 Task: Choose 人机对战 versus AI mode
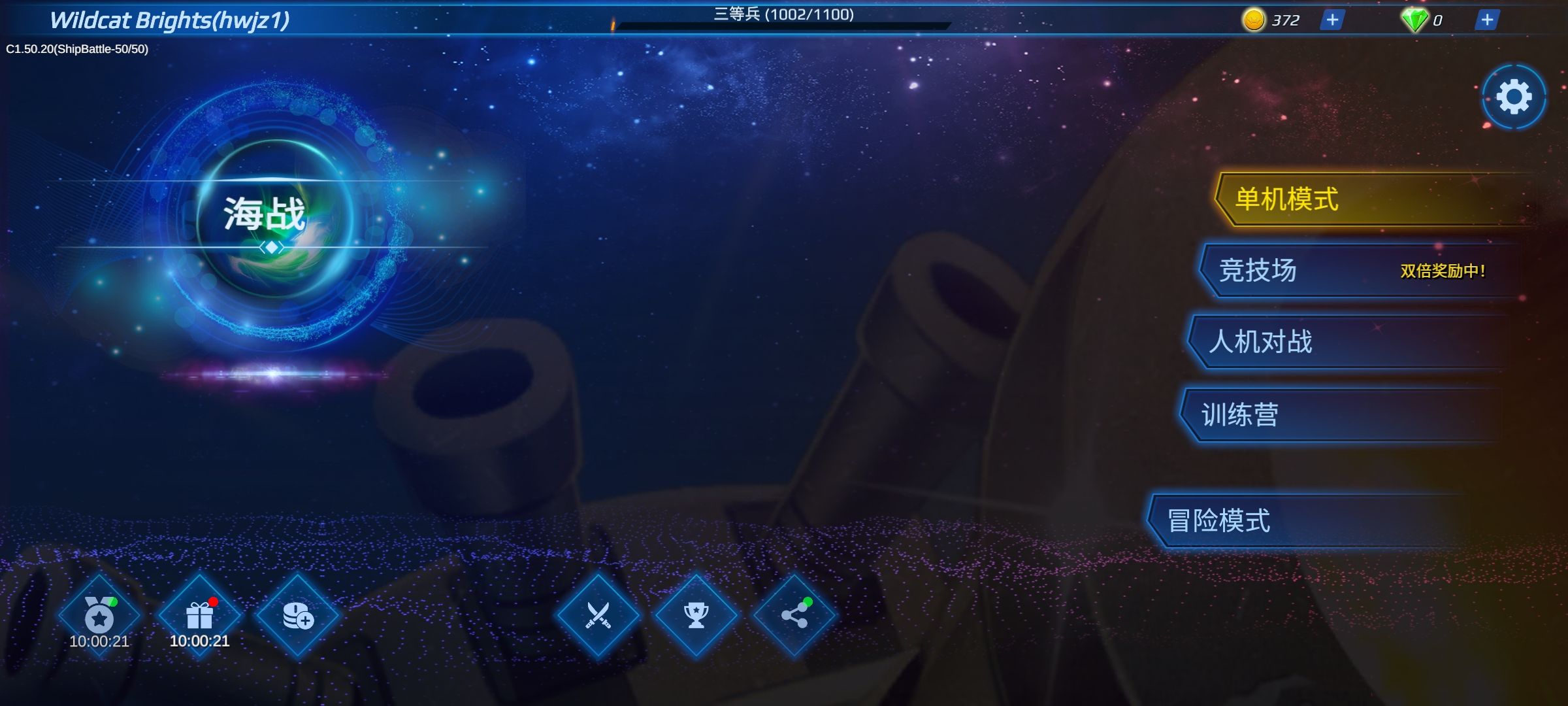tap(1346, 342)
